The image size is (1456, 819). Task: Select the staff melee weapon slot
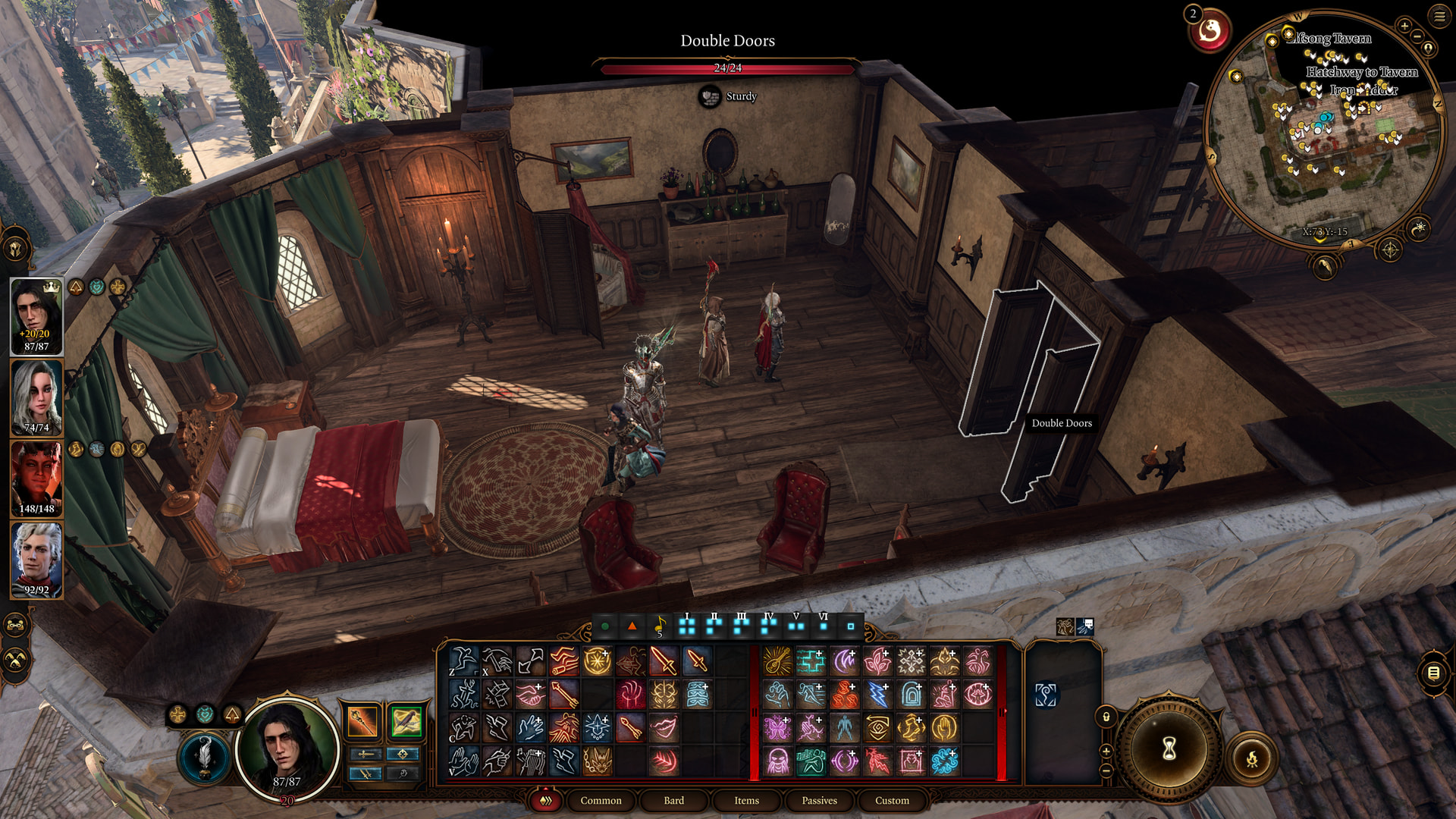pyautogui.click(x=362, y=721)
